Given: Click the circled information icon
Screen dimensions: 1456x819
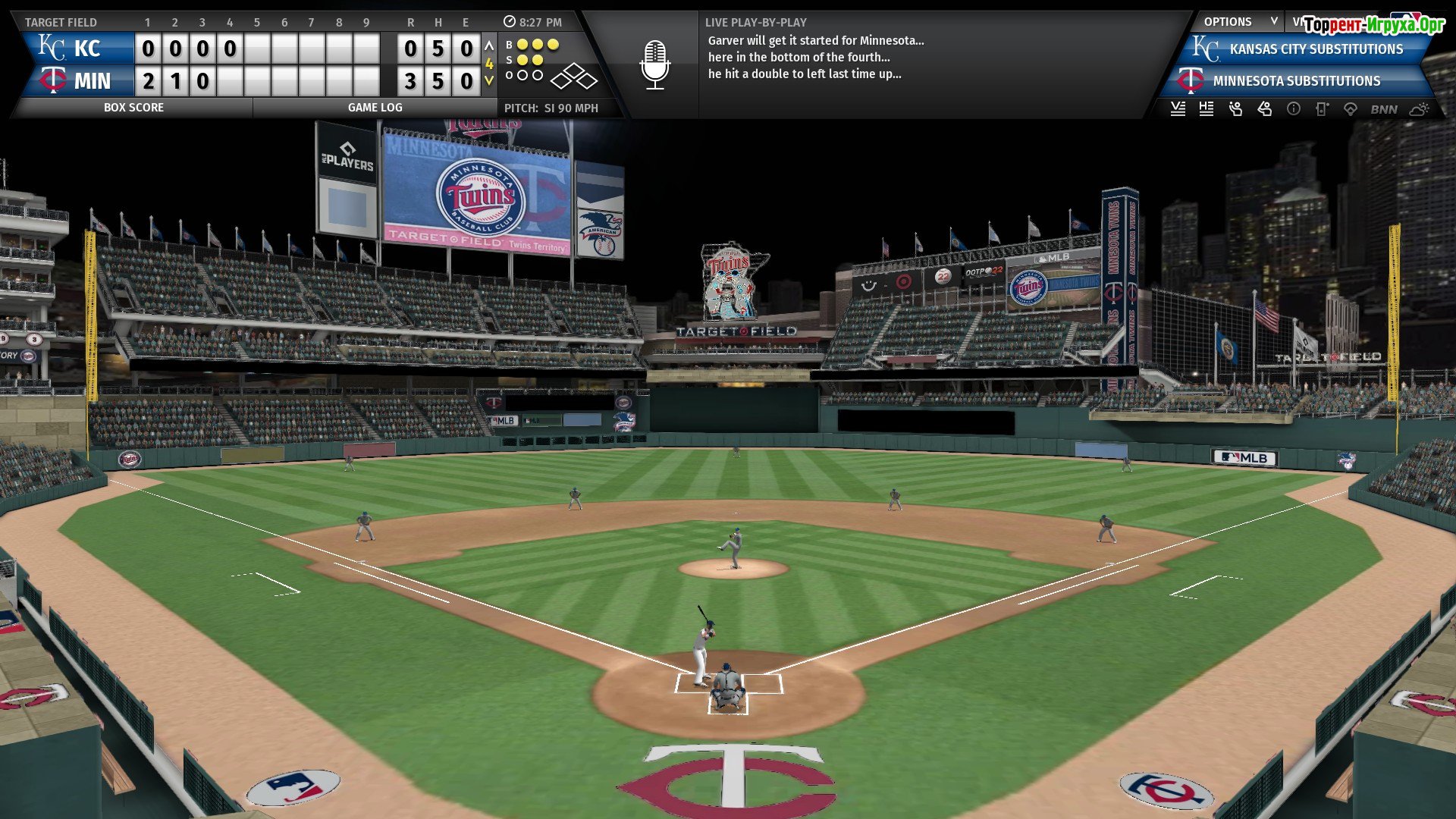Looking at the screenshot, I should 1294,109.
